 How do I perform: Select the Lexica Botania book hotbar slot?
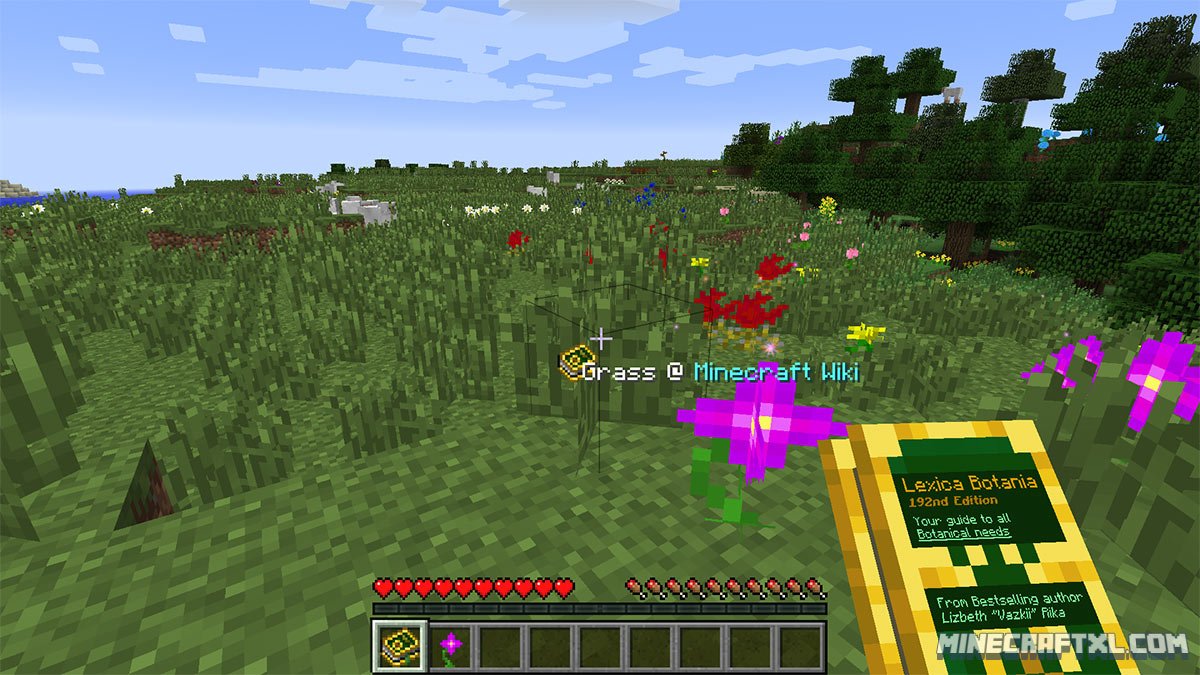[400, 646]
